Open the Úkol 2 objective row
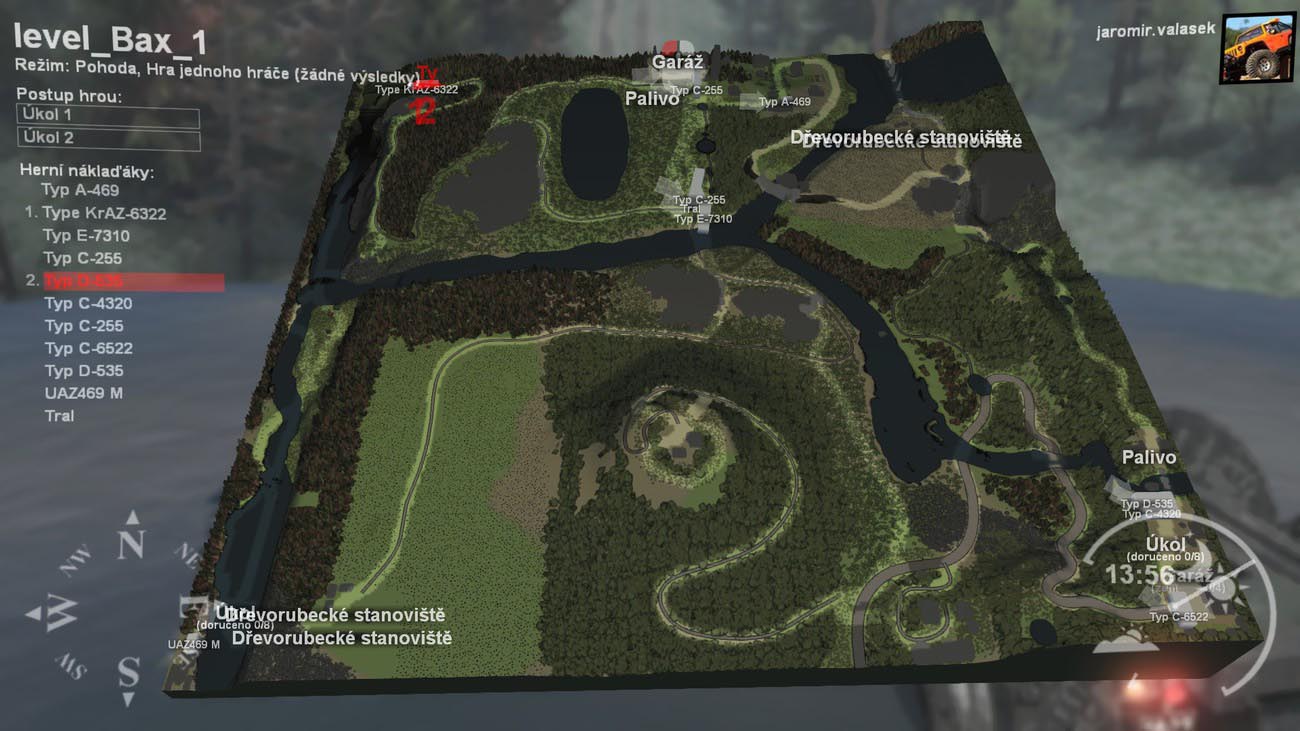The height and width of the screenshot is (731, 1300). [x=107, y=138]
